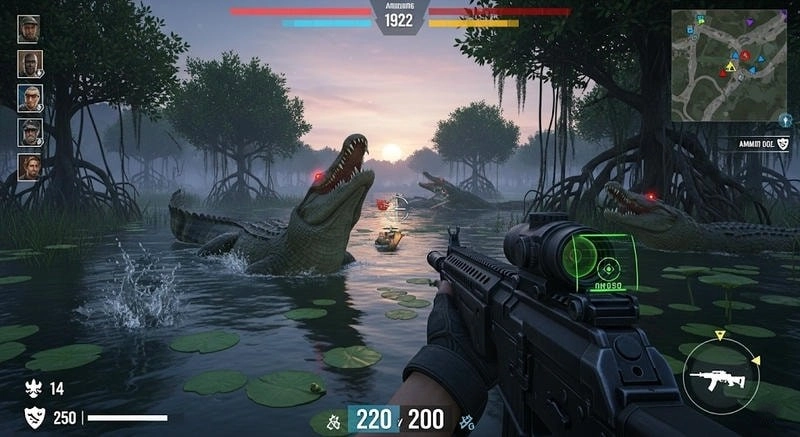Select the brown-haired squad member portrait
This screenshot has width=800, height=437.
29,166
